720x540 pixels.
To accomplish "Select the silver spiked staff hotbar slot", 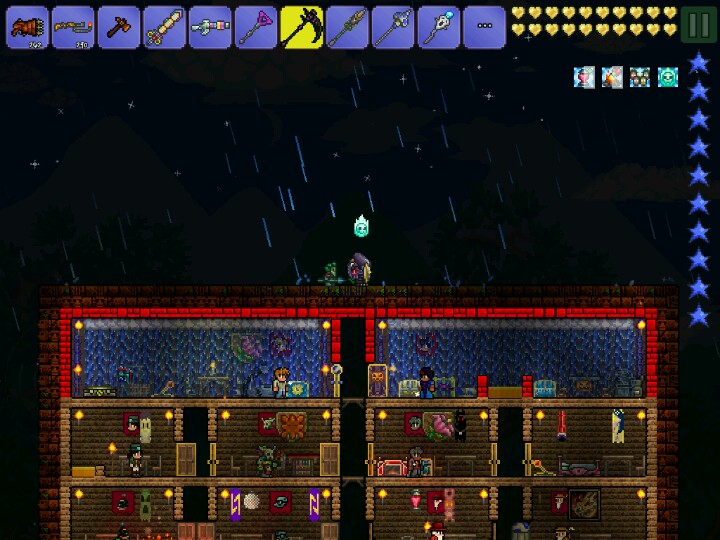I will [393, 27].
